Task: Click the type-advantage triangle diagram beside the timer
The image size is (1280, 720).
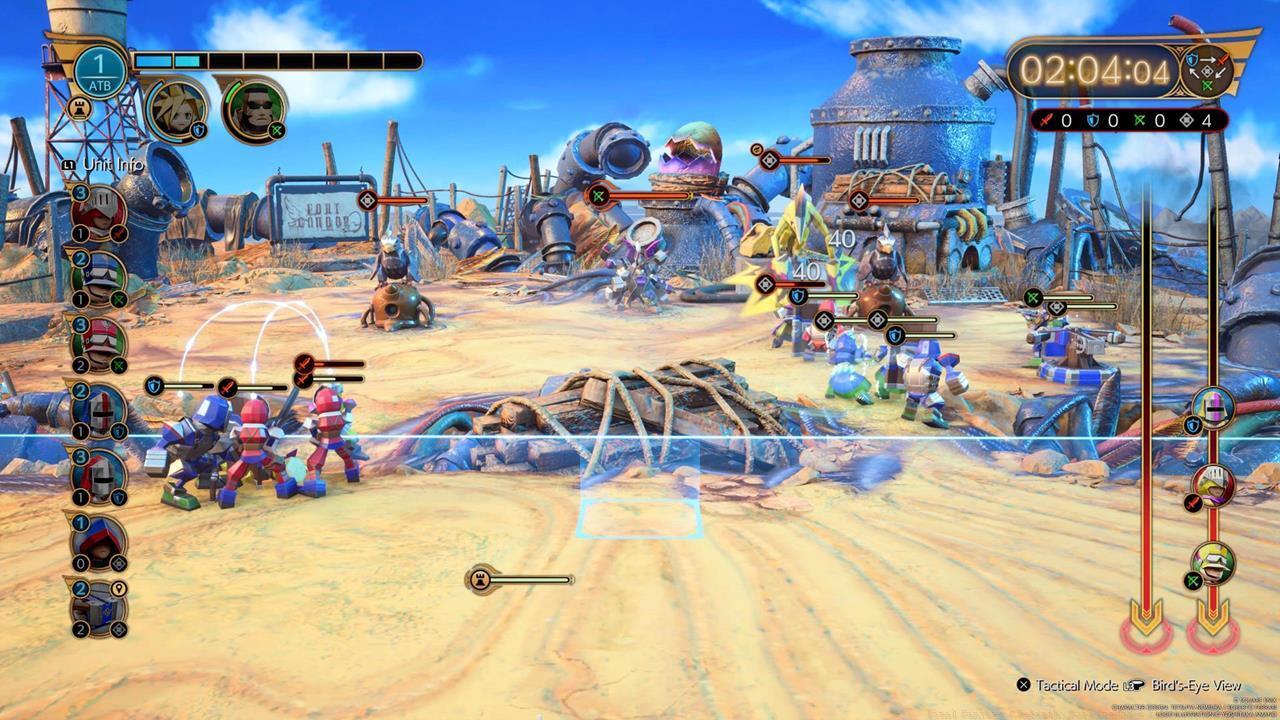Action: (x=1206, y=71)
